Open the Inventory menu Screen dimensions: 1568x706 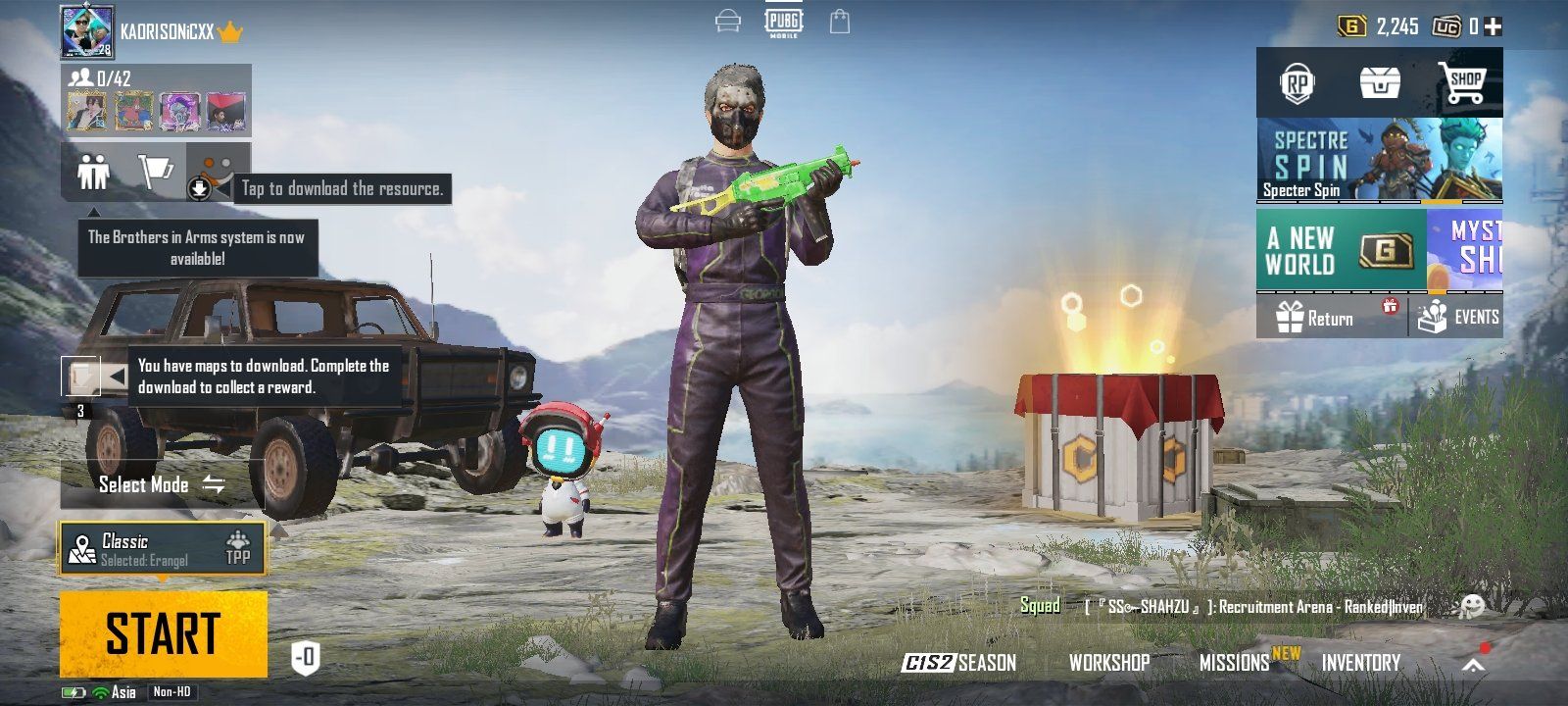coord(1360,663)
